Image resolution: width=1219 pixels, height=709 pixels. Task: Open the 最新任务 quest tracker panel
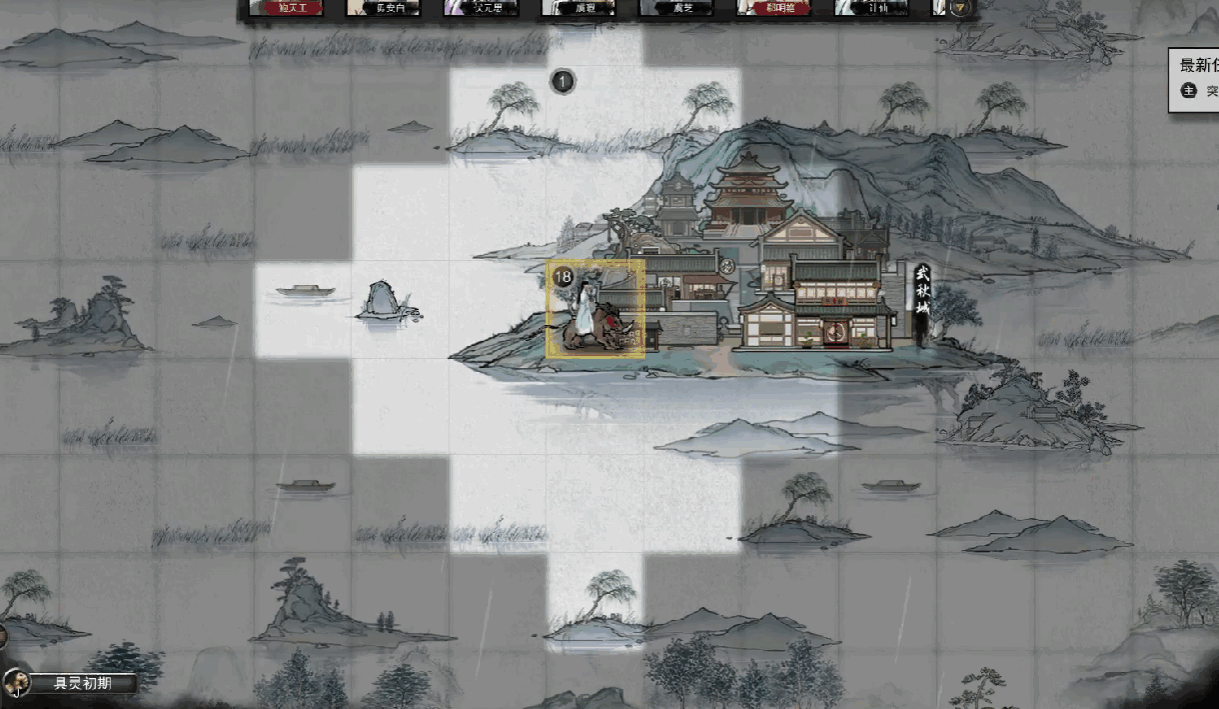[1198, 66]
